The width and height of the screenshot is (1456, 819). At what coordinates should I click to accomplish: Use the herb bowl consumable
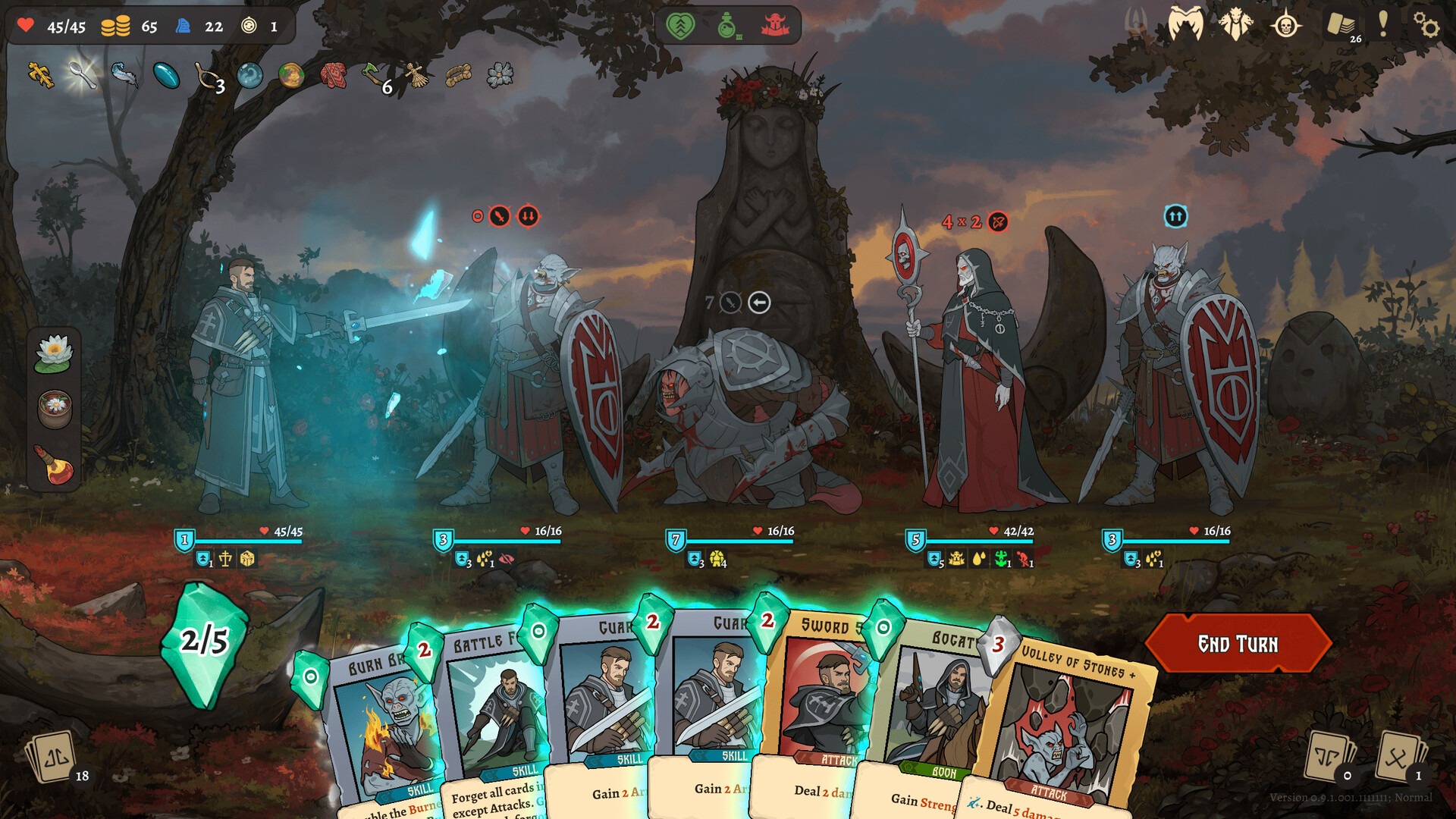55,408
